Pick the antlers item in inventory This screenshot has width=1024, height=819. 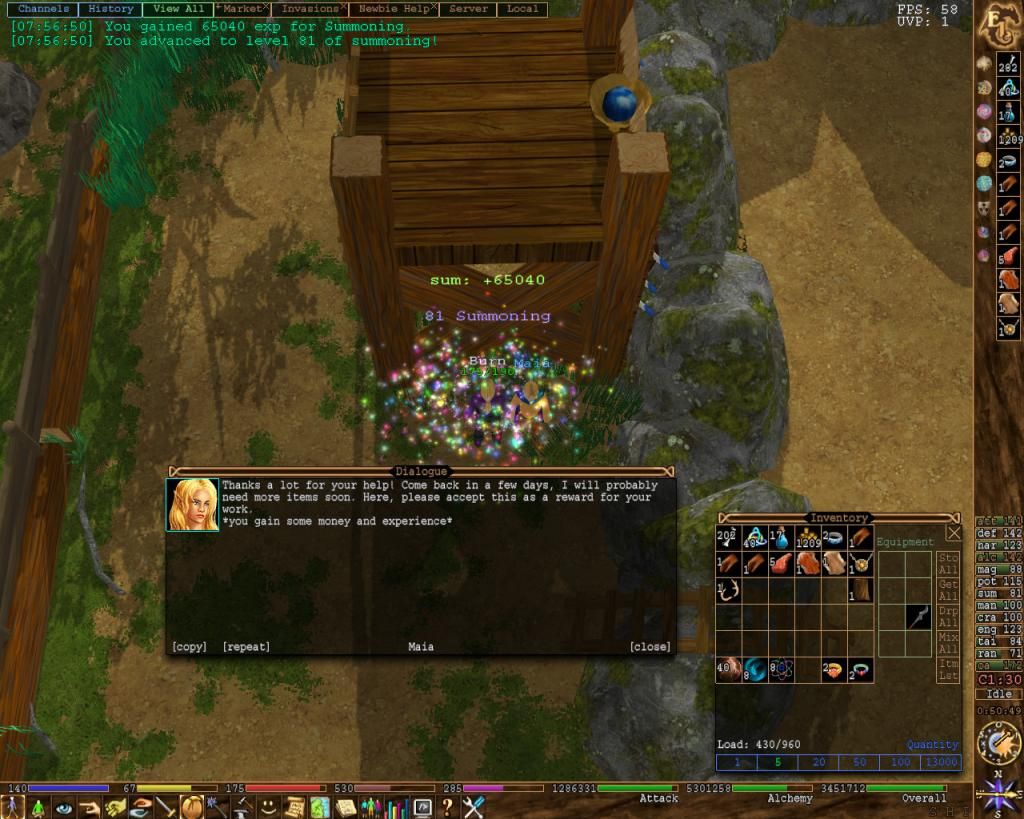[x=727, y=591]
